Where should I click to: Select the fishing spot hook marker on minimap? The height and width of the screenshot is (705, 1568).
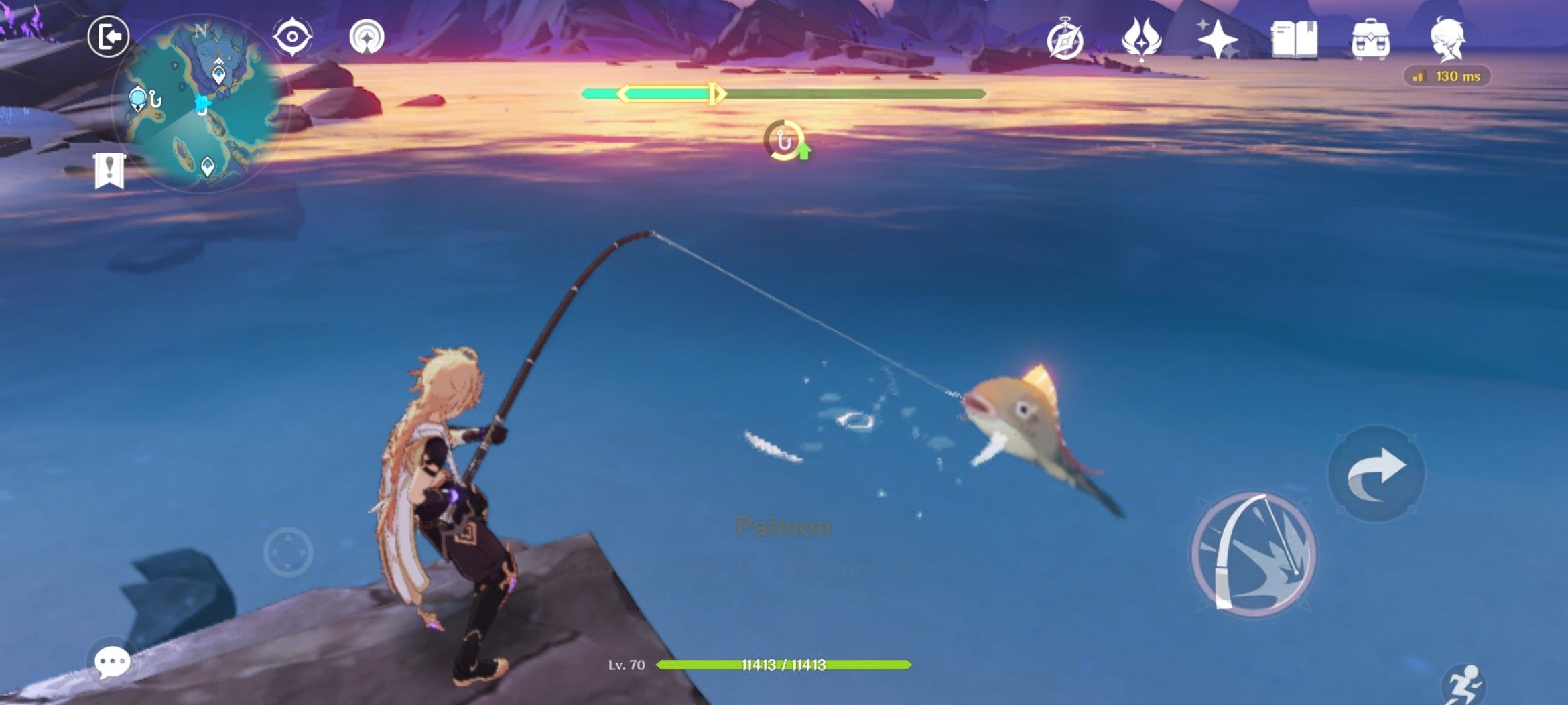click(x=154, y=99)
